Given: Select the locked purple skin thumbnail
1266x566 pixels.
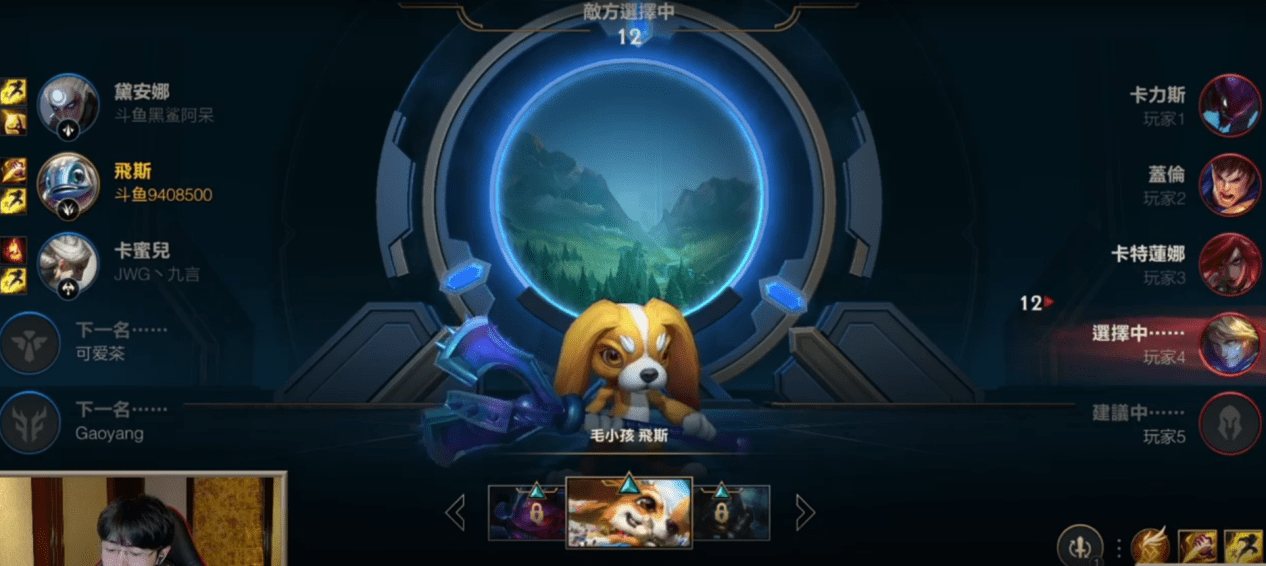Looking at the screenshot, I should pos(527,513).
